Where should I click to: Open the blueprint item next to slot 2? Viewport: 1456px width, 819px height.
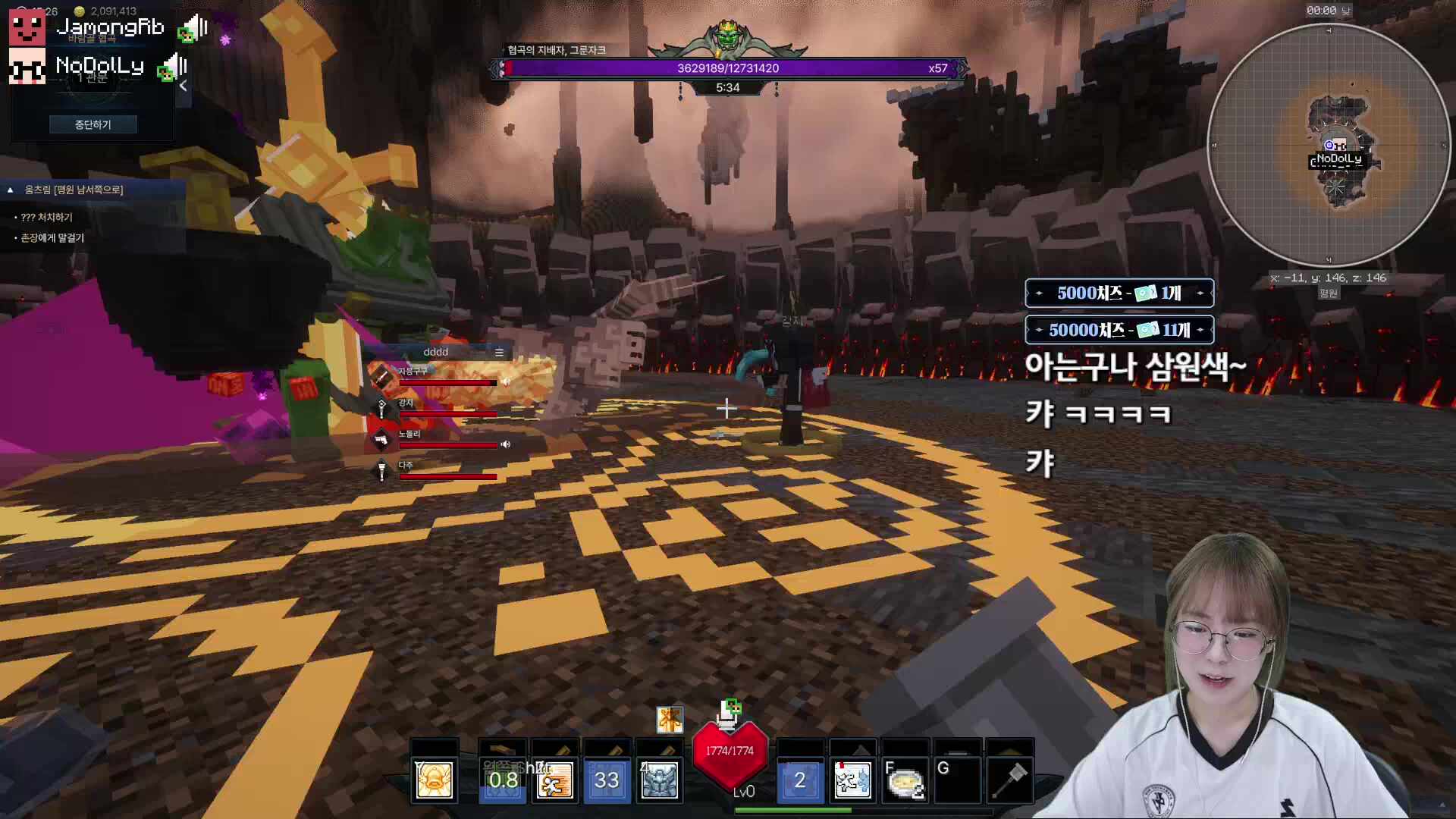(x=854, y=780)
